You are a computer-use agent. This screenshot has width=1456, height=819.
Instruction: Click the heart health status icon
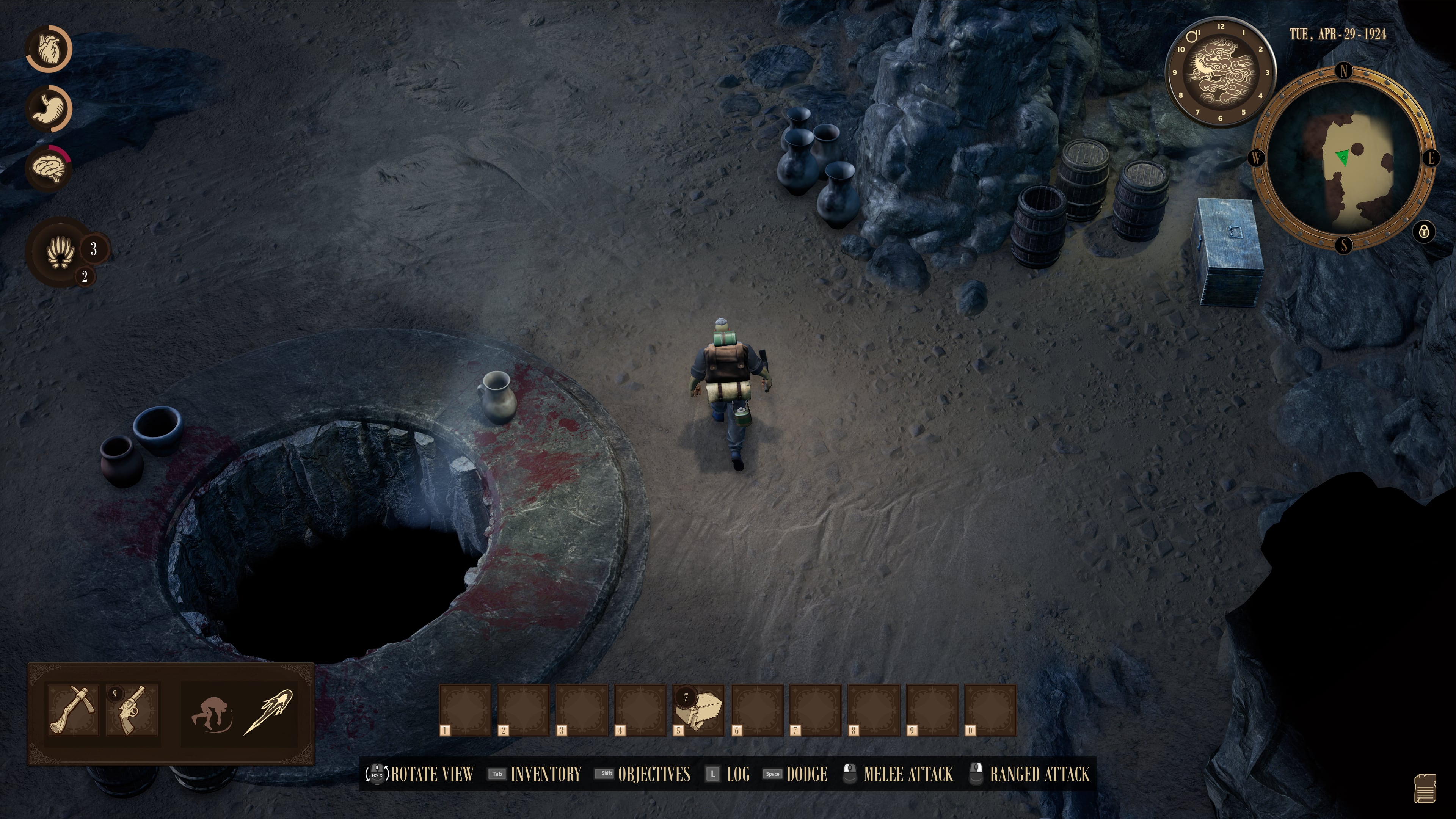point(49,49)
